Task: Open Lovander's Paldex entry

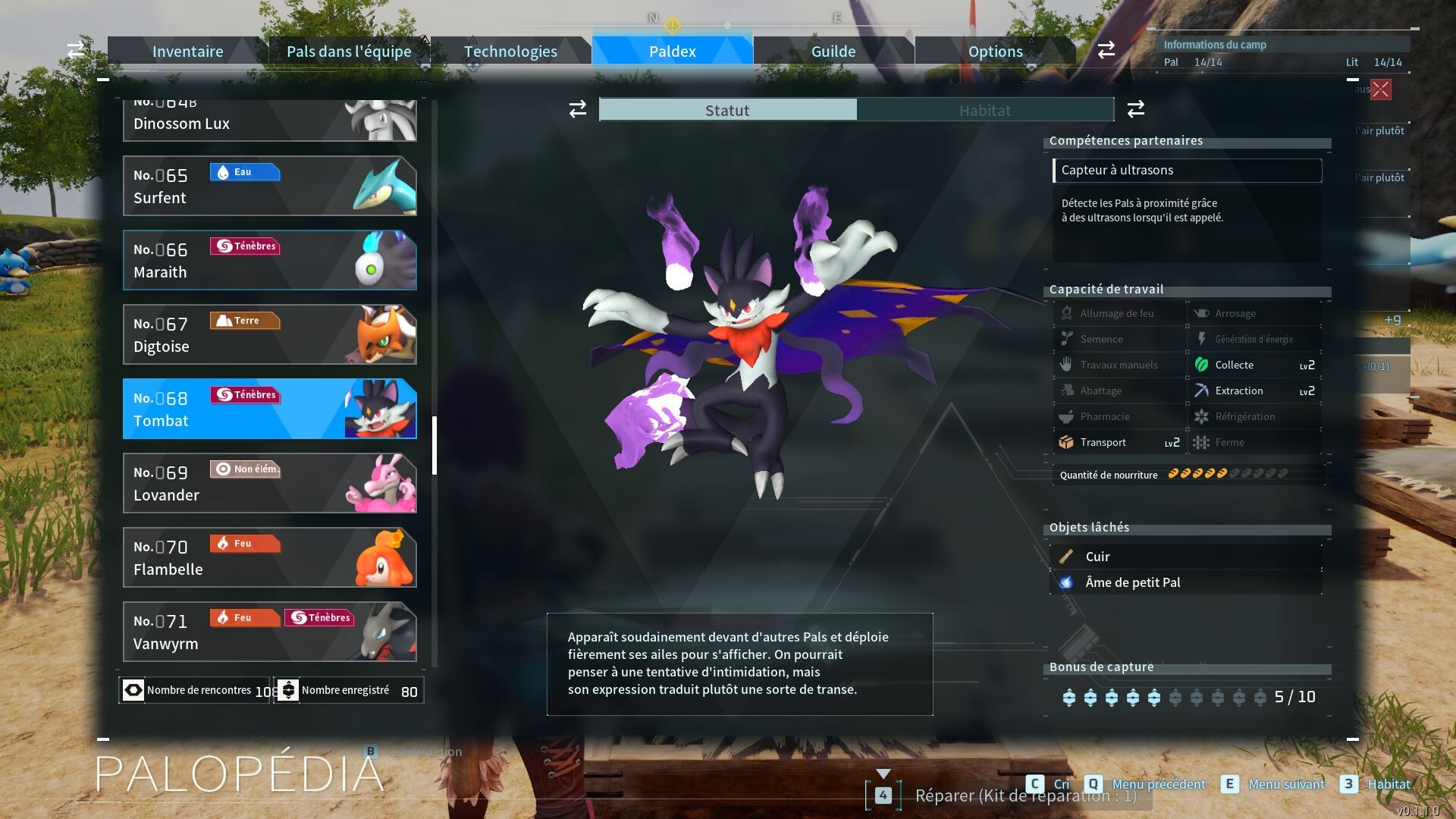Action: (x=269, y=483)
